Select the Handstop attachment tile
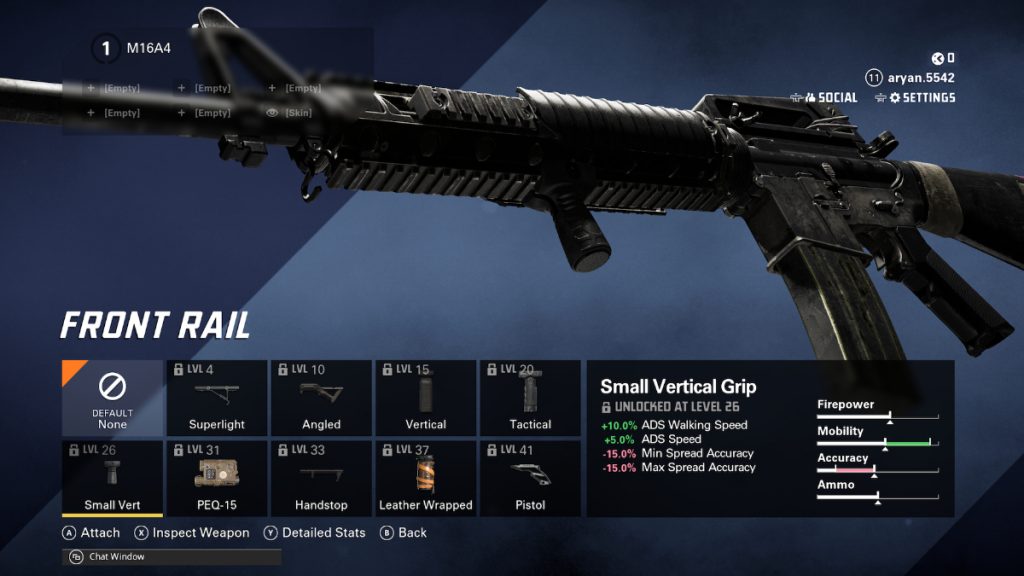Screen dimensions: 1024x576 [x=321, y=479]
